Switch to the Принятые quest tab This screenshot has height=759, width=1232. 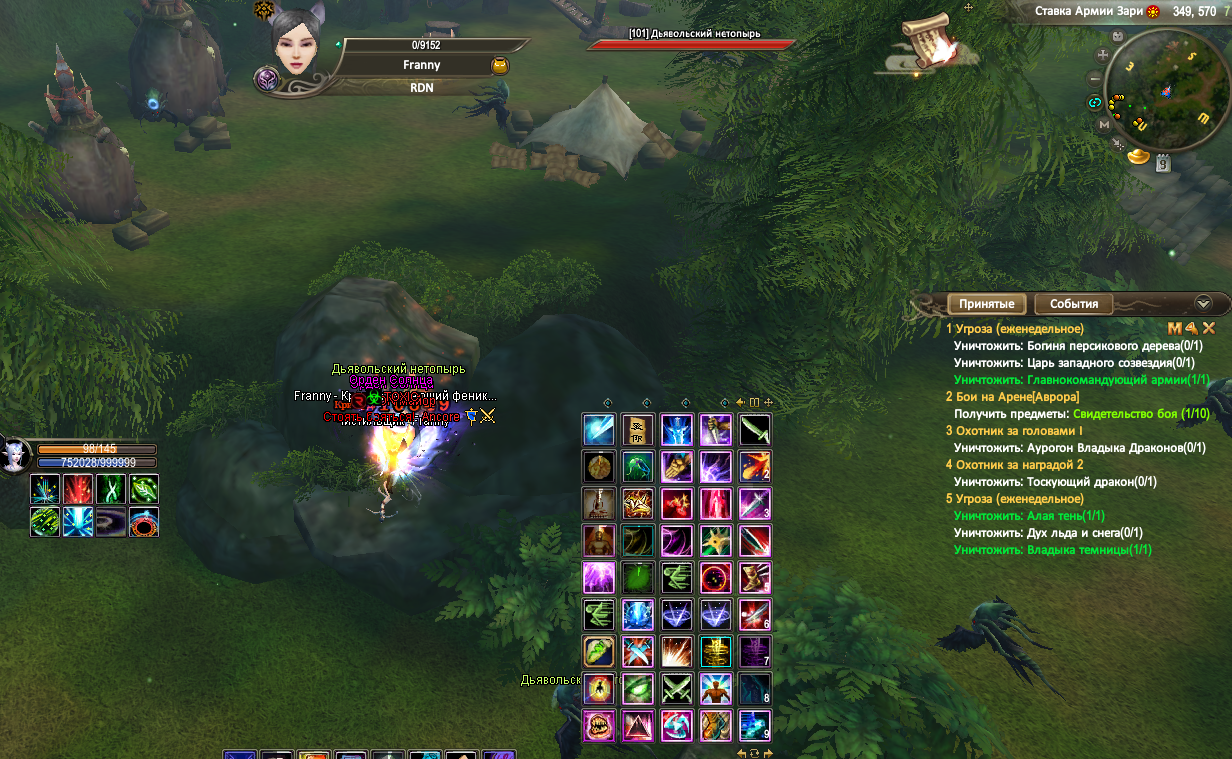click(986, 304)
